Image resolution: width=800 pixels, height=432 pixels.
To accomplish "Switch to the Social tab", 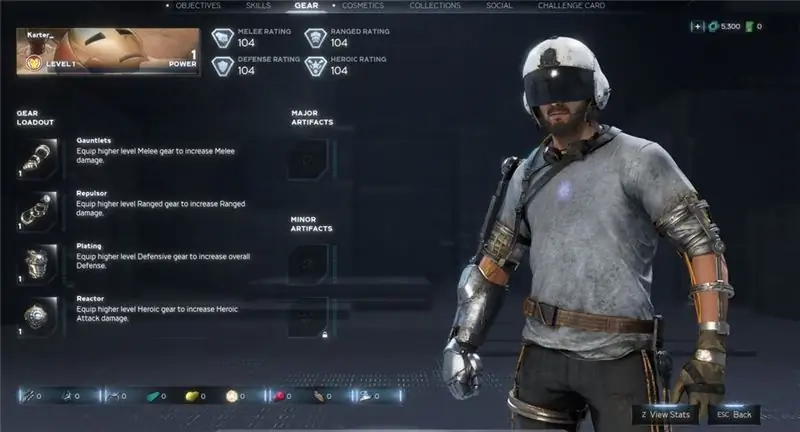I will (x=499, y=6).
